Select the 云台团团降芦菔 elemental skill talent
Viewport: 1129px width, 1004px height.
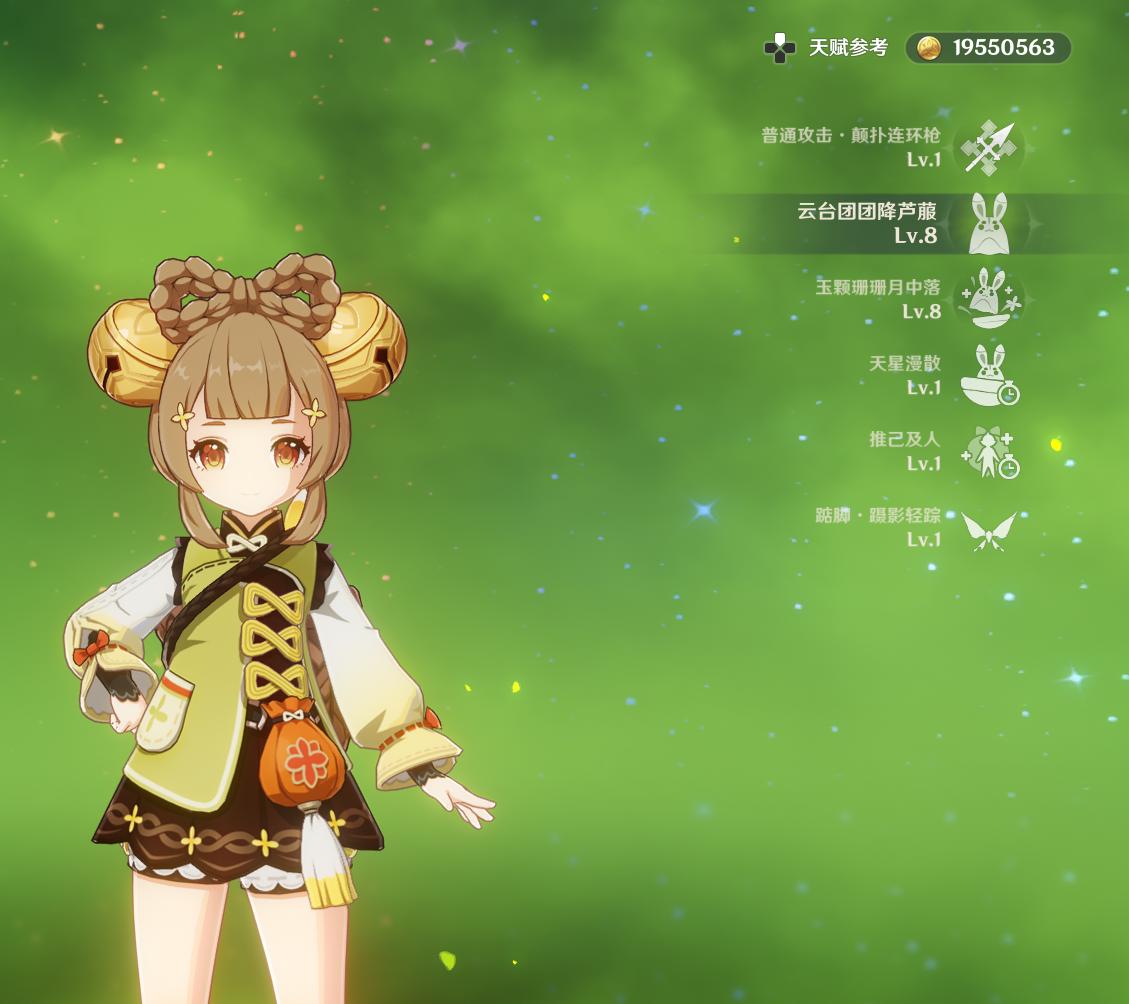[987, 224]
